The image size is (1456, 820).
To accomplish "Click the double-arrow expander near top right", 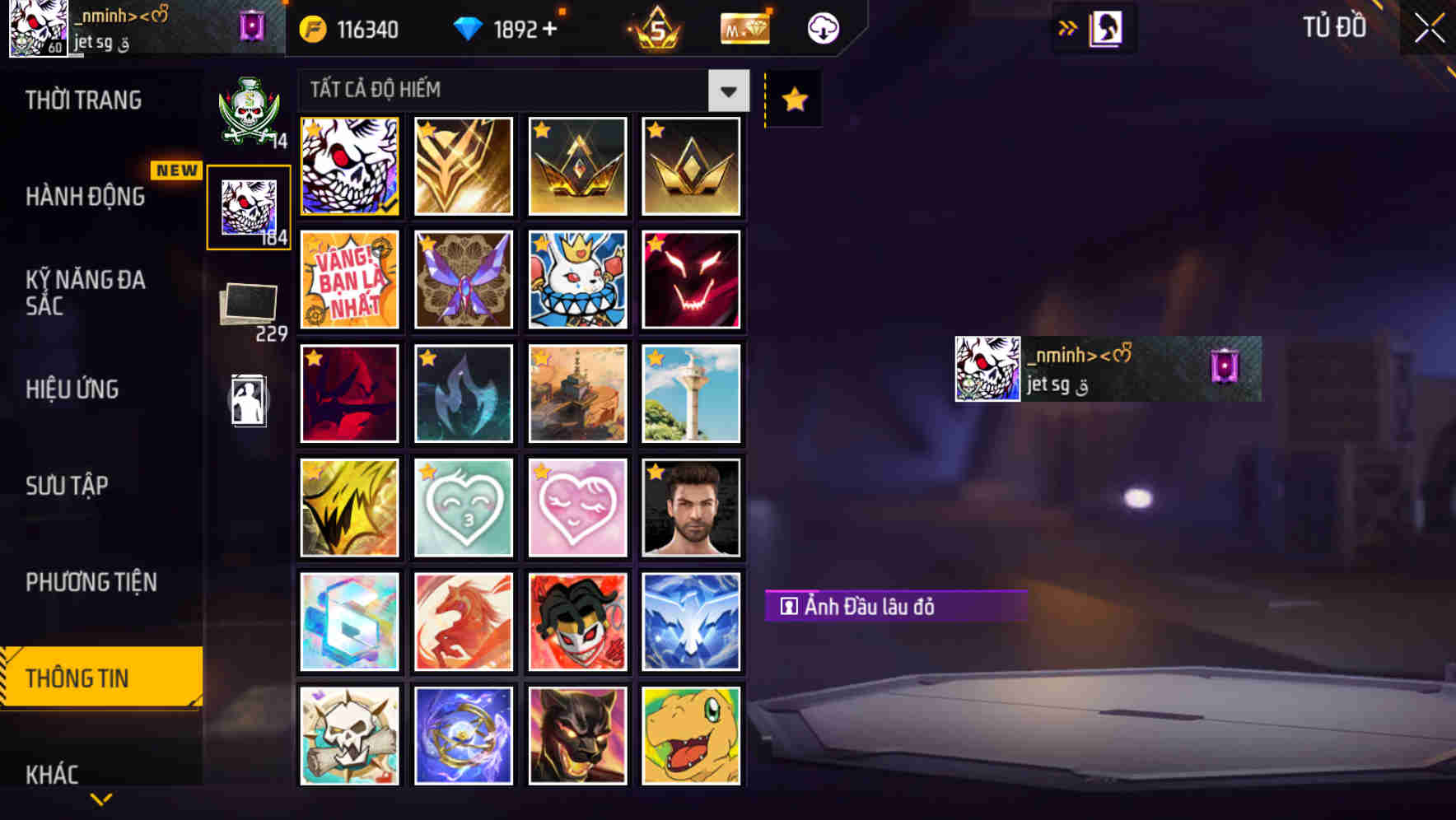I will [x=1068, y=26].
